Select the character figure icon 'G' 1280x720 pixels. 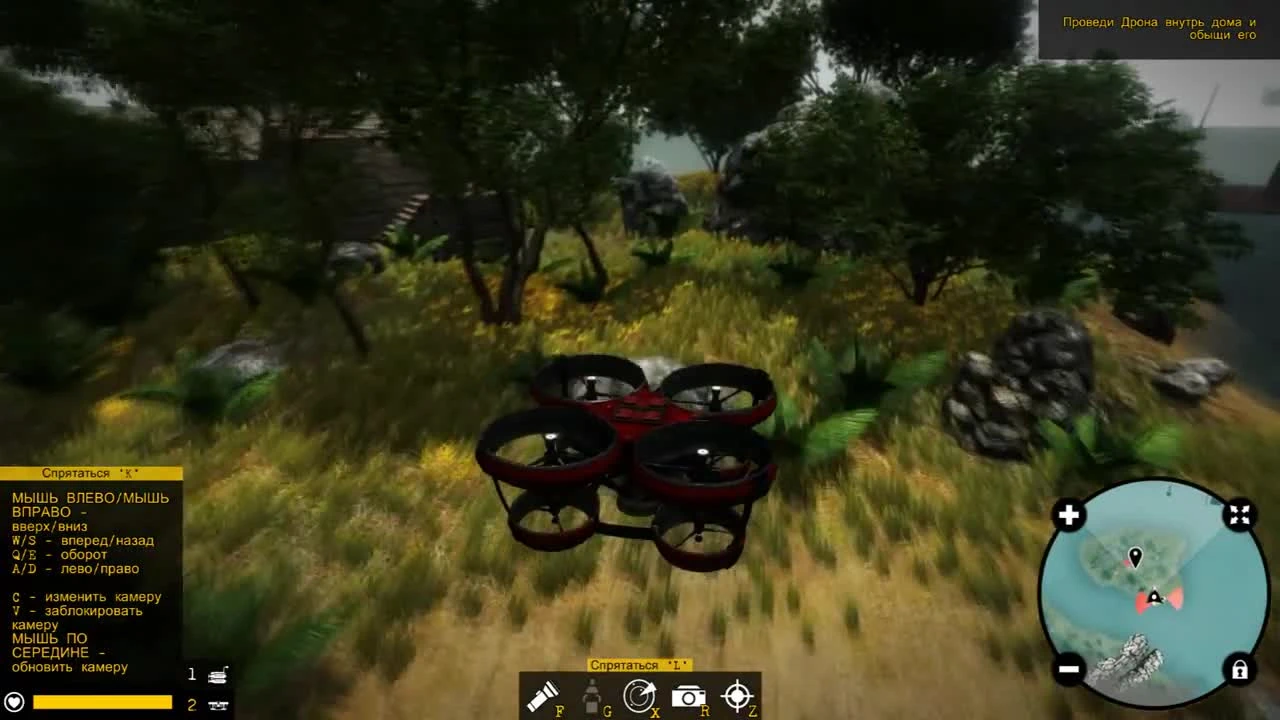590,694
